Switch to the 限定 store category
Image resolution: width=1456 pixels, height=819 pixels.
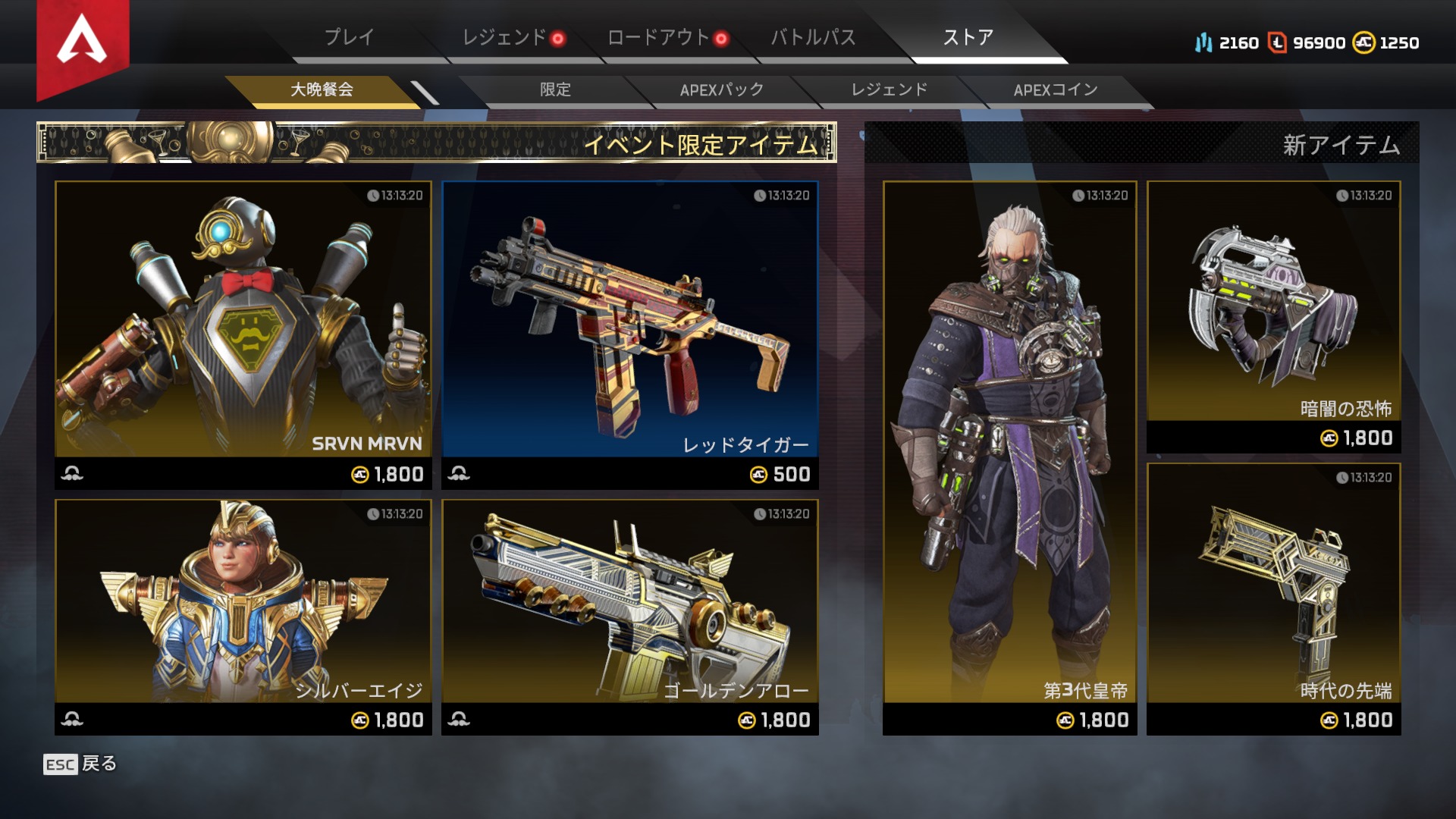pos(555,89)
